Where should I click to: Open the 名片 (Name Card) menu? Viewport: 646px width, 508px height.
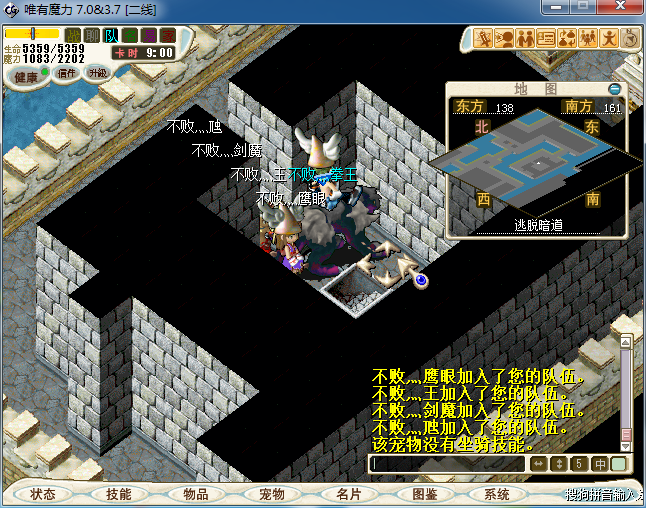[347, 494]
